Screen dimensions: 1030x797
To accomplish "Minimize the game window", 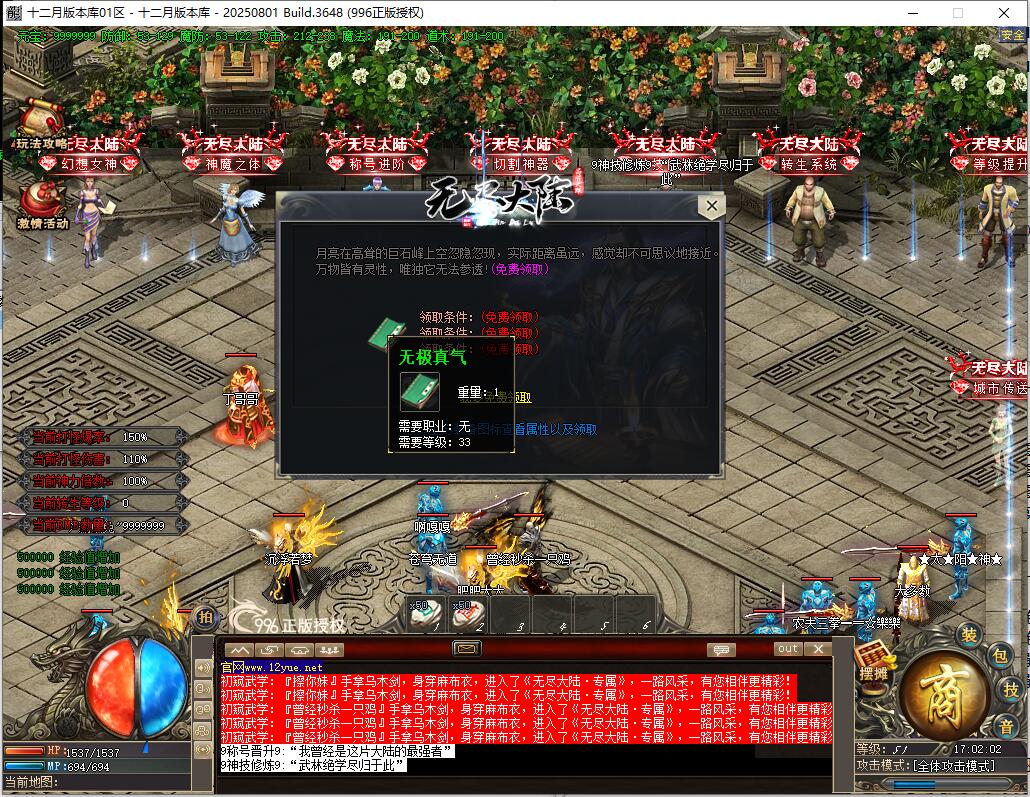I will click(911, 13).
